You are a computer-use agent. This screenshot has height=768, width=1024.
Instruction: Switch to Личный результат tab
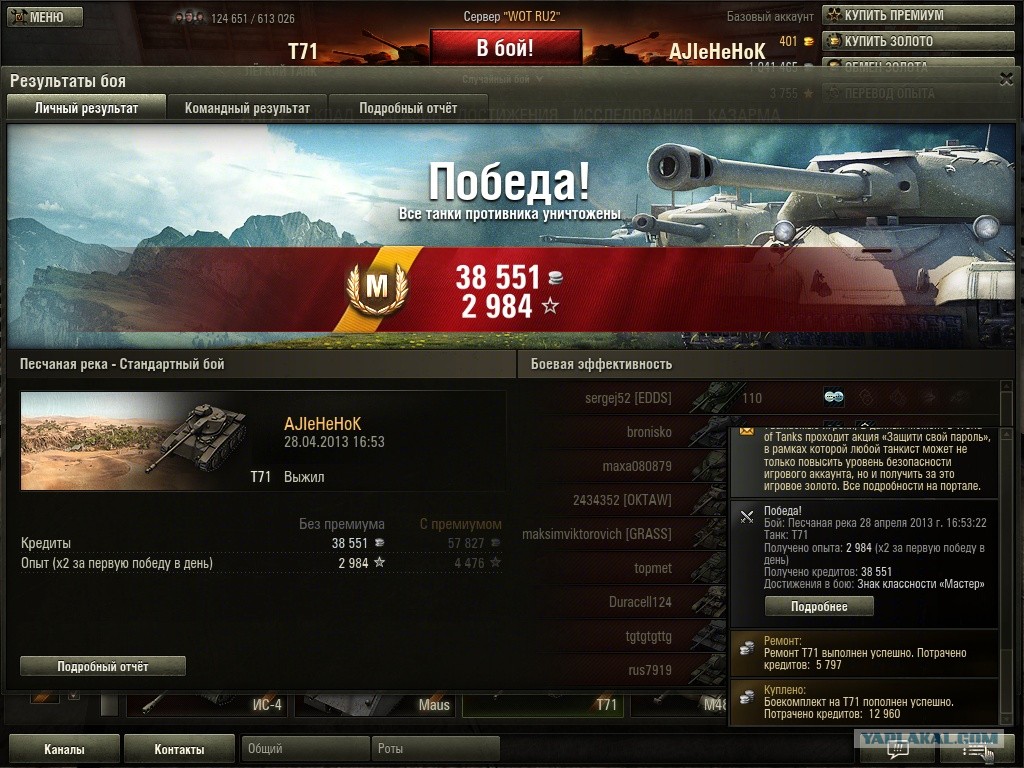point(86,108)
